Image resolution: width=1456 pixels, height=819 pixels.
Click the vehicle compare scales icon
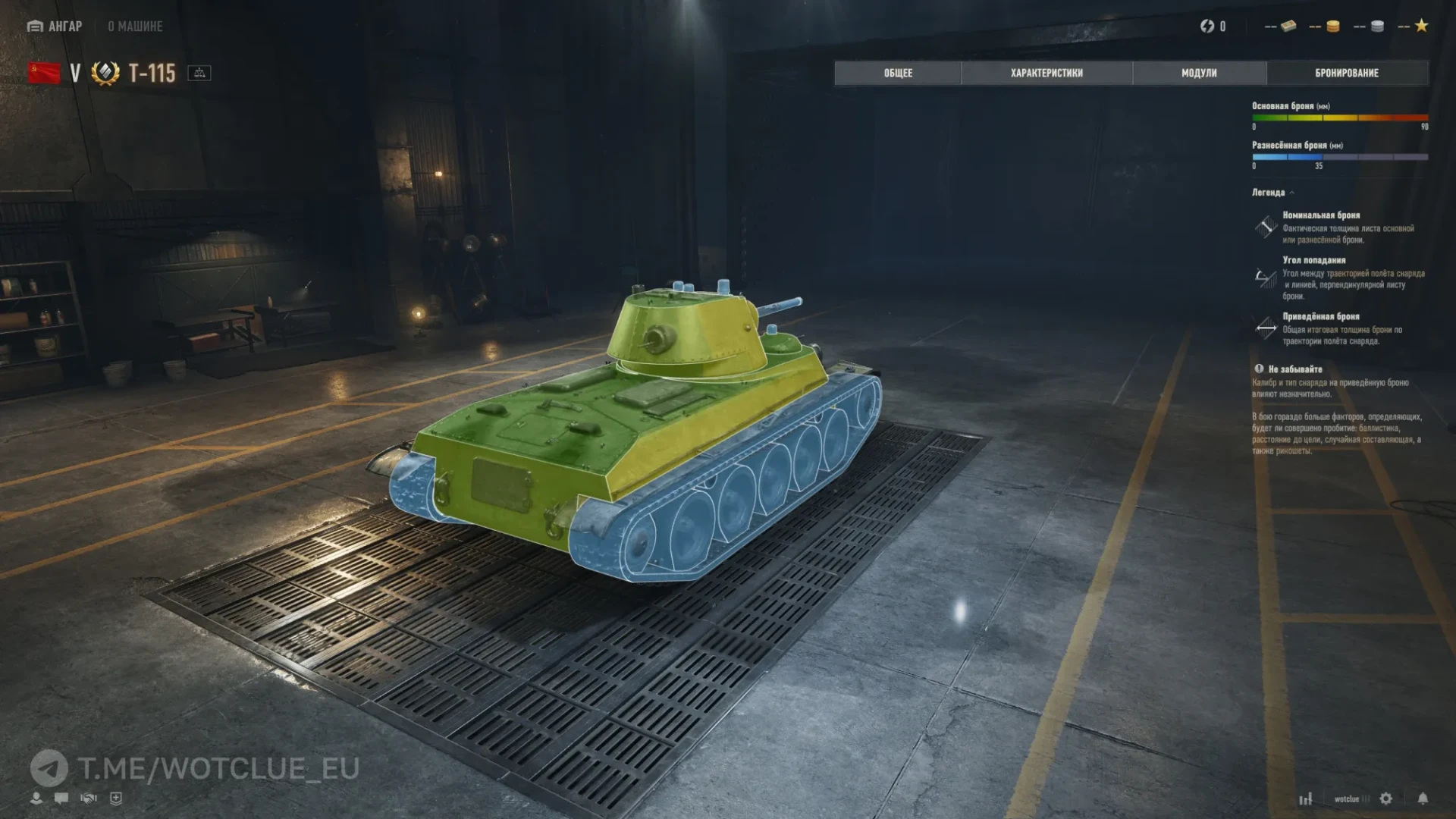point(200,74)
